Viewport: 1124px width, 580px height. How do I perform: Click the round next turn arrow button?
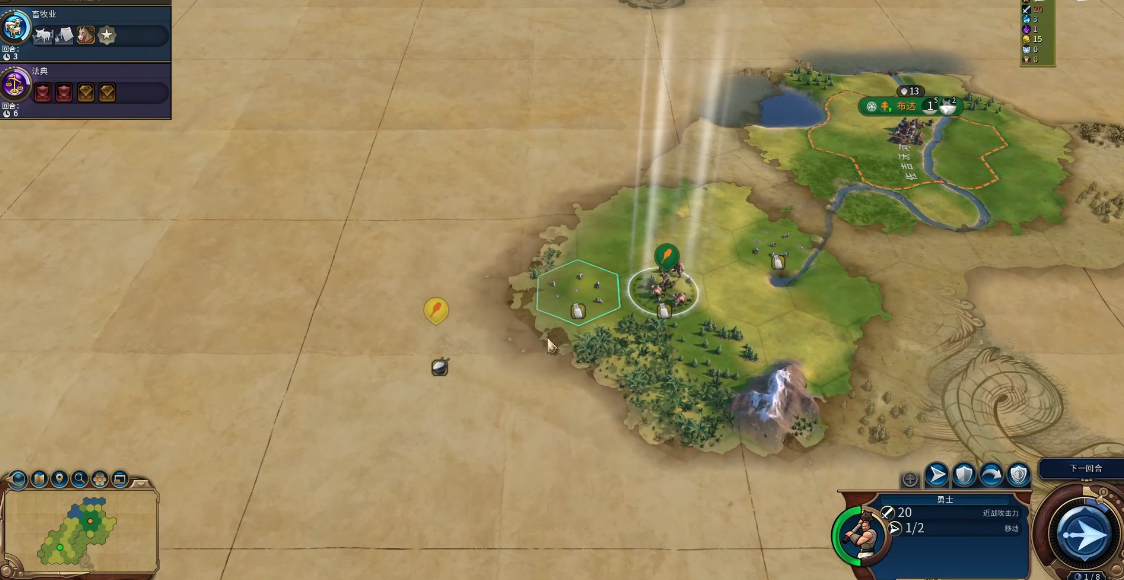pos(1083,533)
